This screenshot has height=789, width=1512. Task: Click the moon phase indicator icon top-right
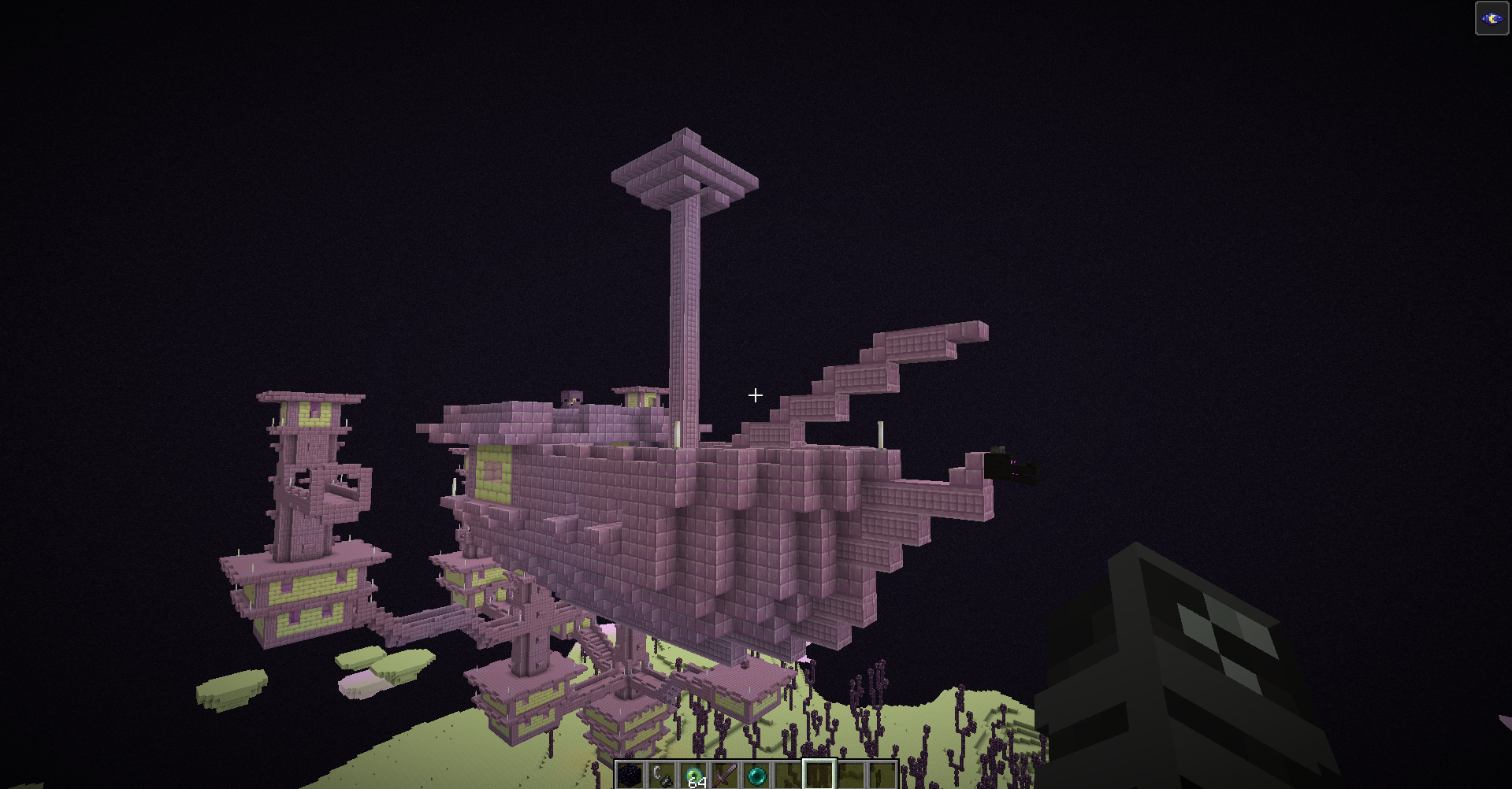pos(1493,20)
